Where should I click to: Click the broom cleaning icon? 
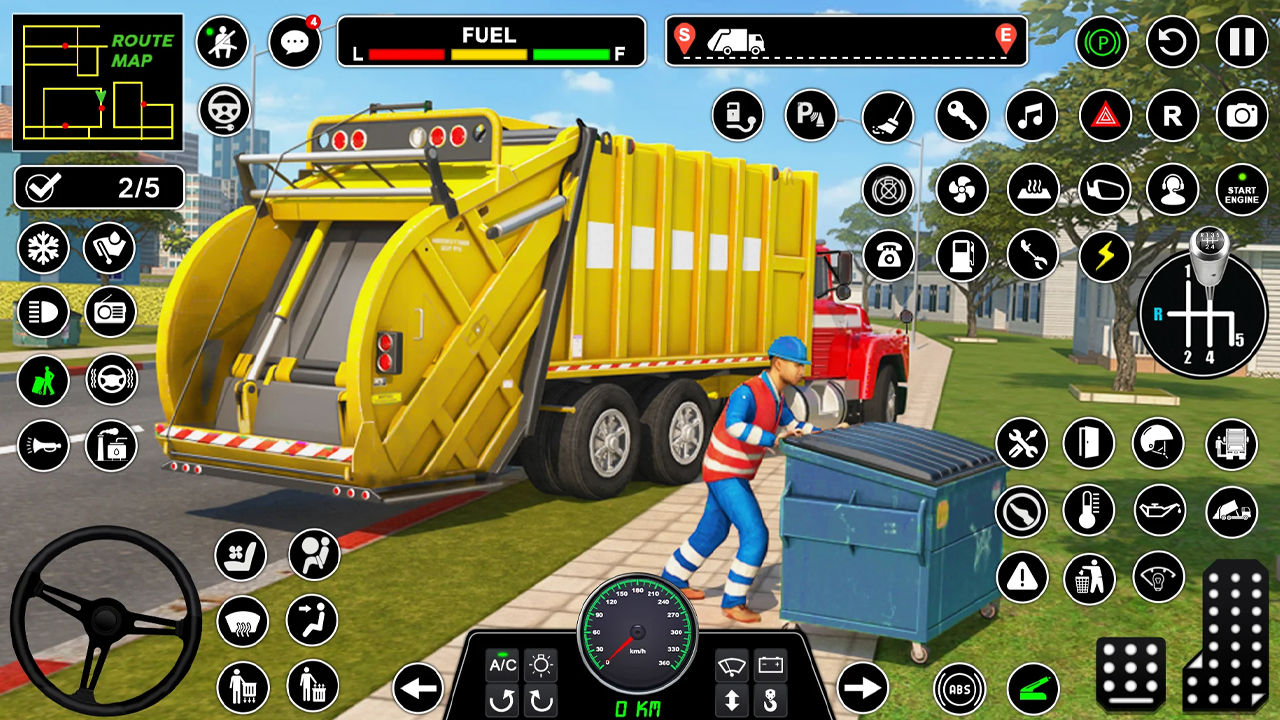tap(888, 117)
